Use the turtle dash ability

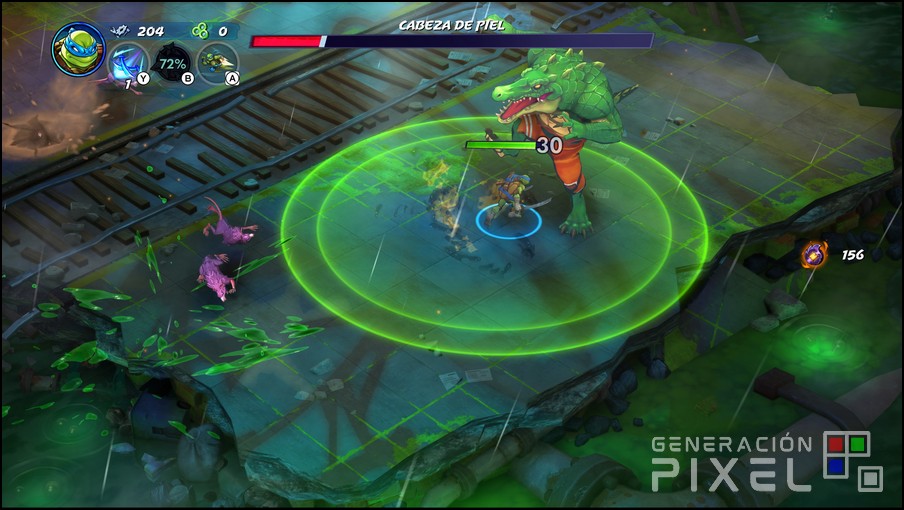(x=217, y=62)
